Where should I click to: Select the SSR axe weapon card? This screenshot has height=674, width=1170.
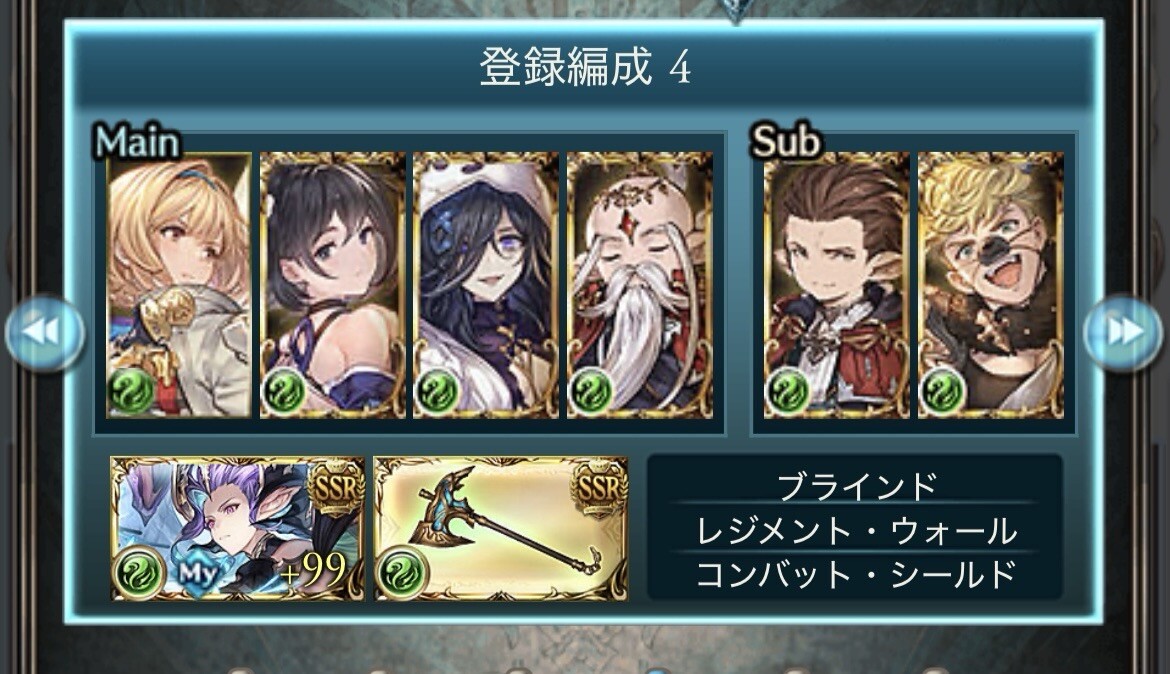[x=501, y=529]
